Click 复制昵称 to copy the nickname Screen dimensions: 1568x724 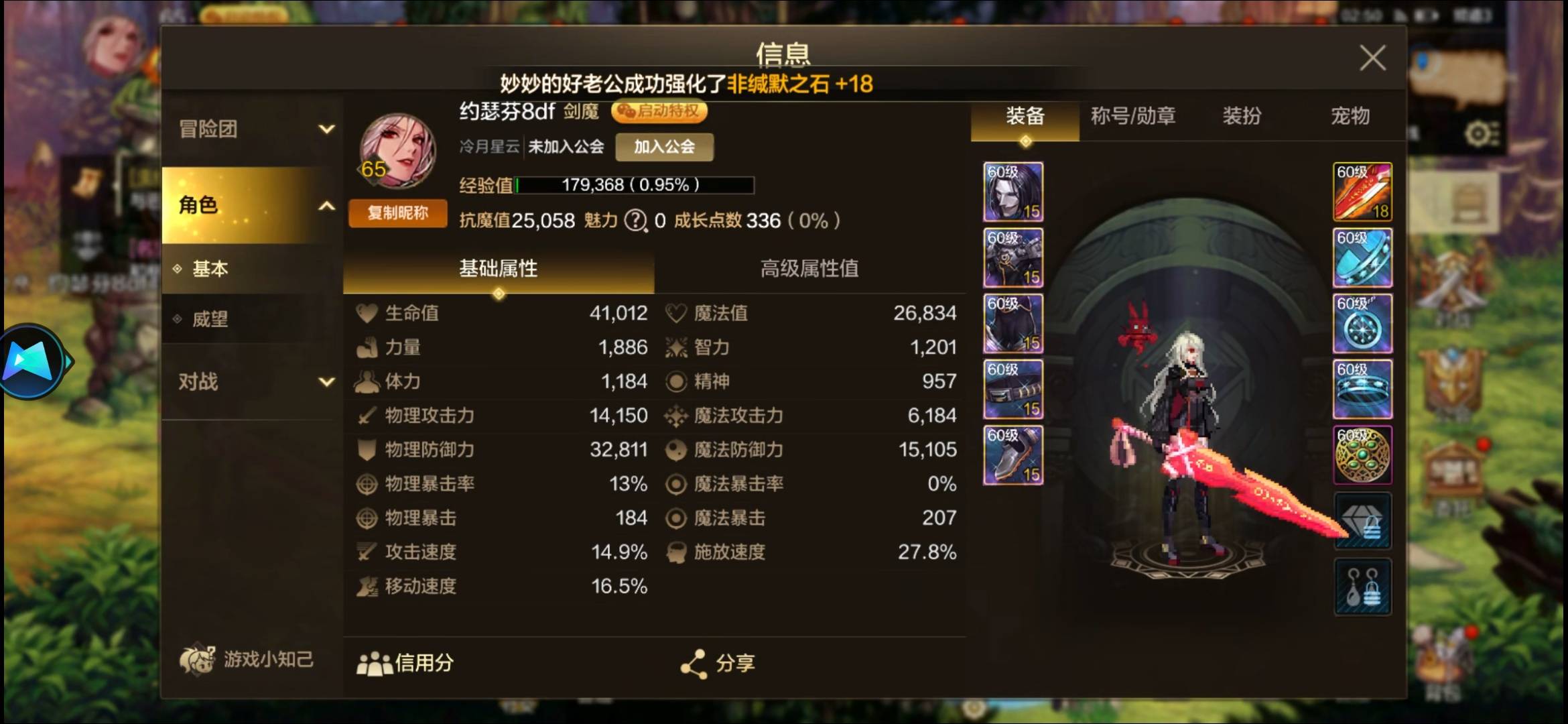coord(397,213)
